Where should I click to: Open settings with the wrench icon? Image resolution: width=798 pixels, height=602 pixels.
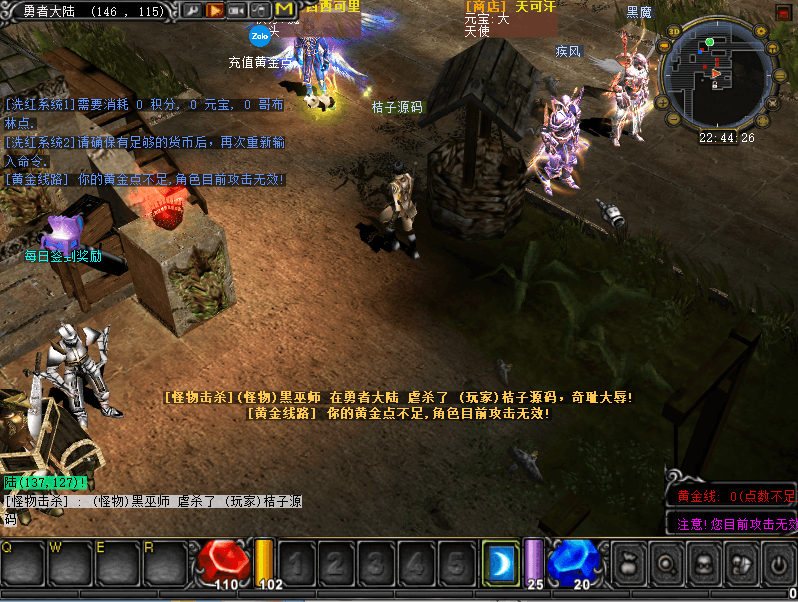(191, 10)
